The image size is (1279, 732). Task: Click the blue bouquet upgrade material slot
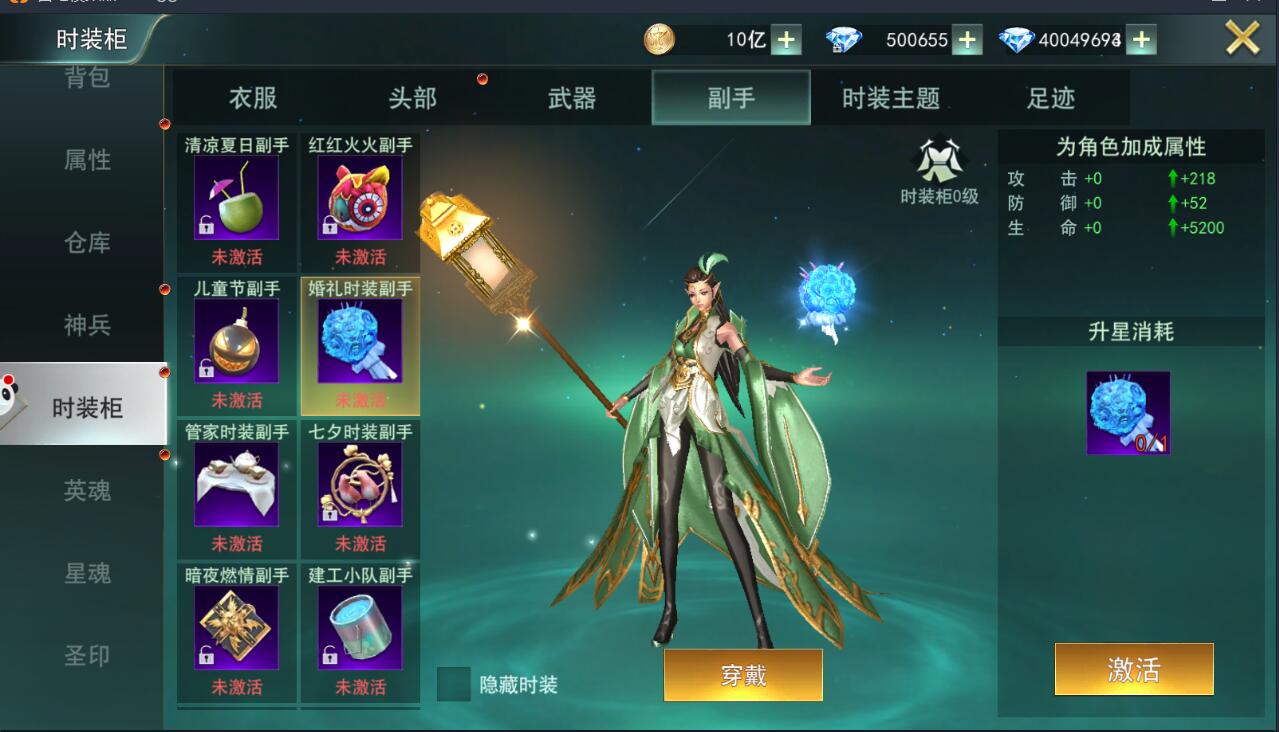click(1128, 413)
